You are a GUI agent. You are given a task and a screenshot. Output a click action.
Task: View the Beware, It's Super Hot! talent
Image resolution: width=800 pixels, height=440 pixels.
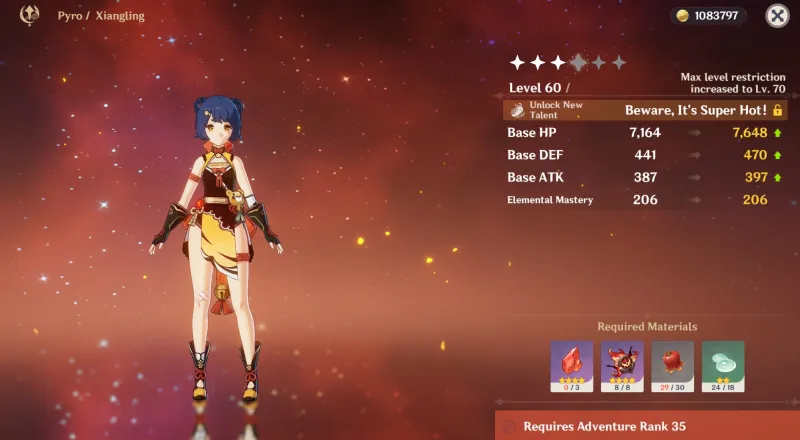tap(696, 109)
